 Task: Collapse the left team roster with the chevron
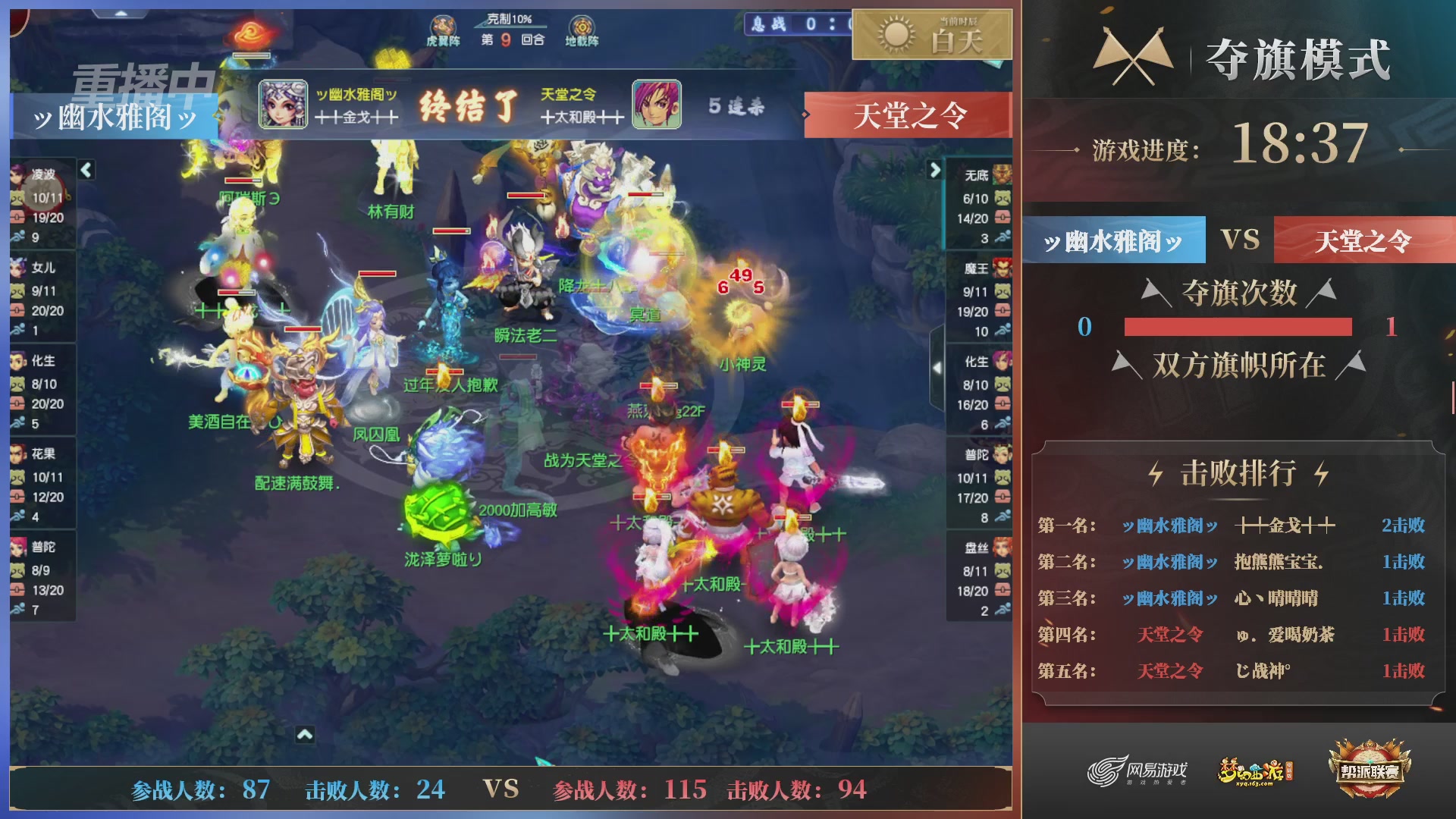pos(86,171)
